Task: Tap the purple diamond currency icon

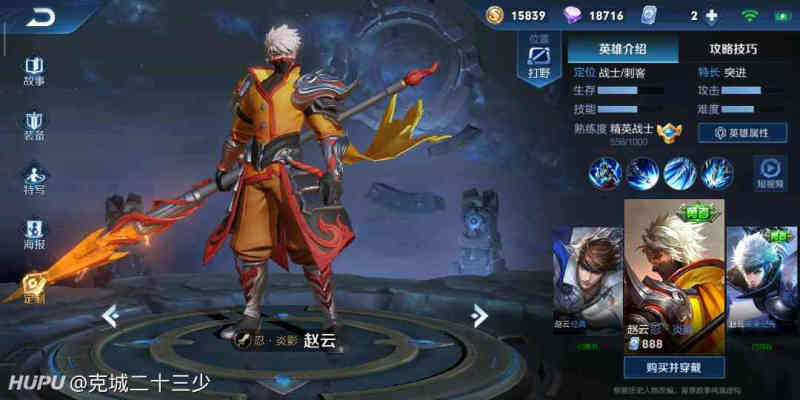Action: [x=571, y=16]
